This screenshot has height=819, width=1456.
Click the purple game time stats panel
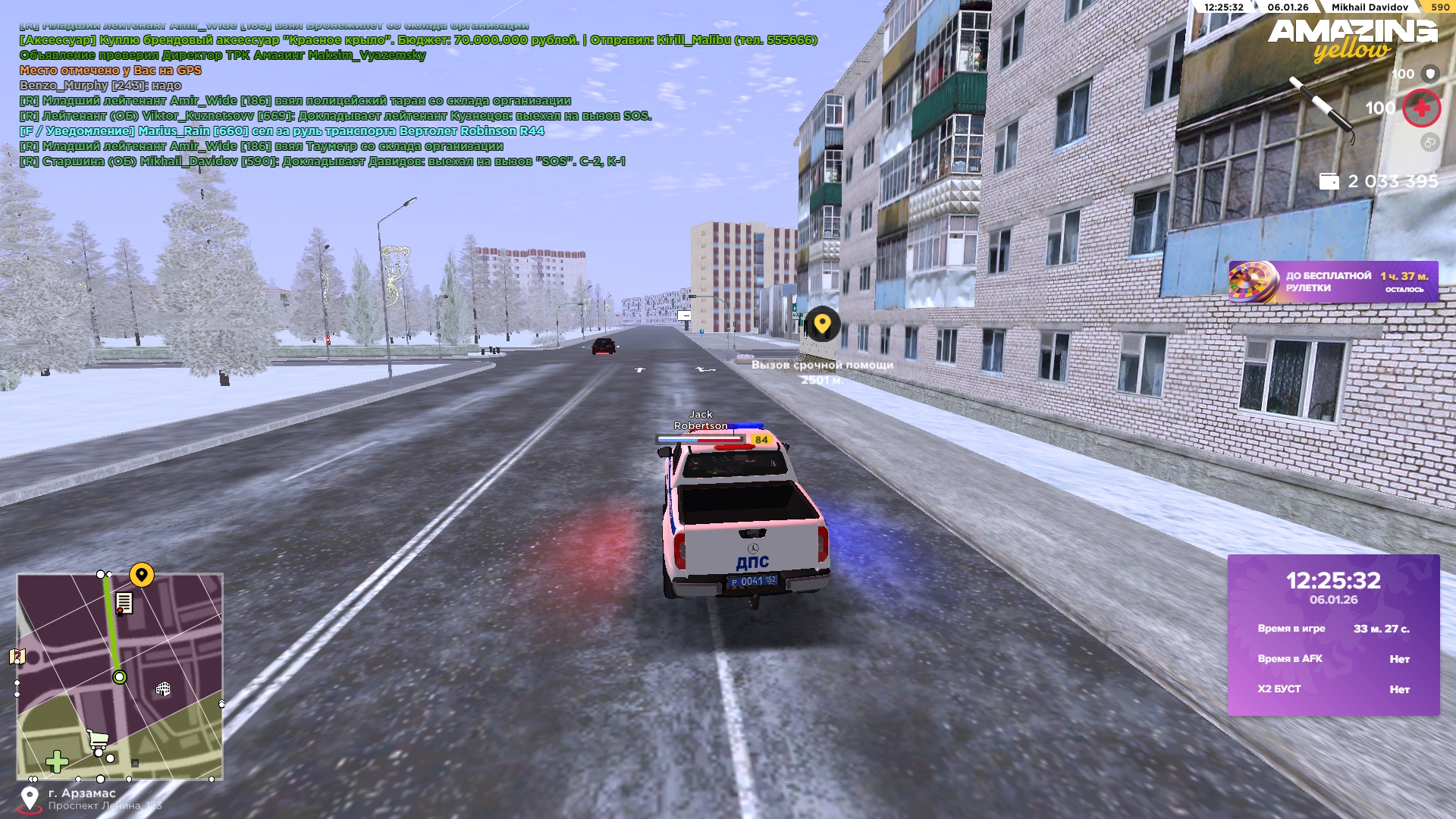[1333, 635]
